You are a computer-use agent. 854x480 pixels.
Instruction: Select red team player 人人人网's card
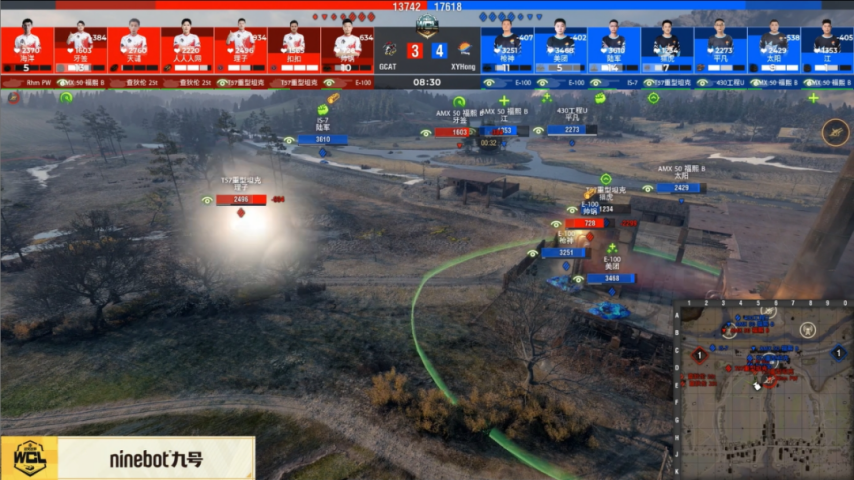187,47
